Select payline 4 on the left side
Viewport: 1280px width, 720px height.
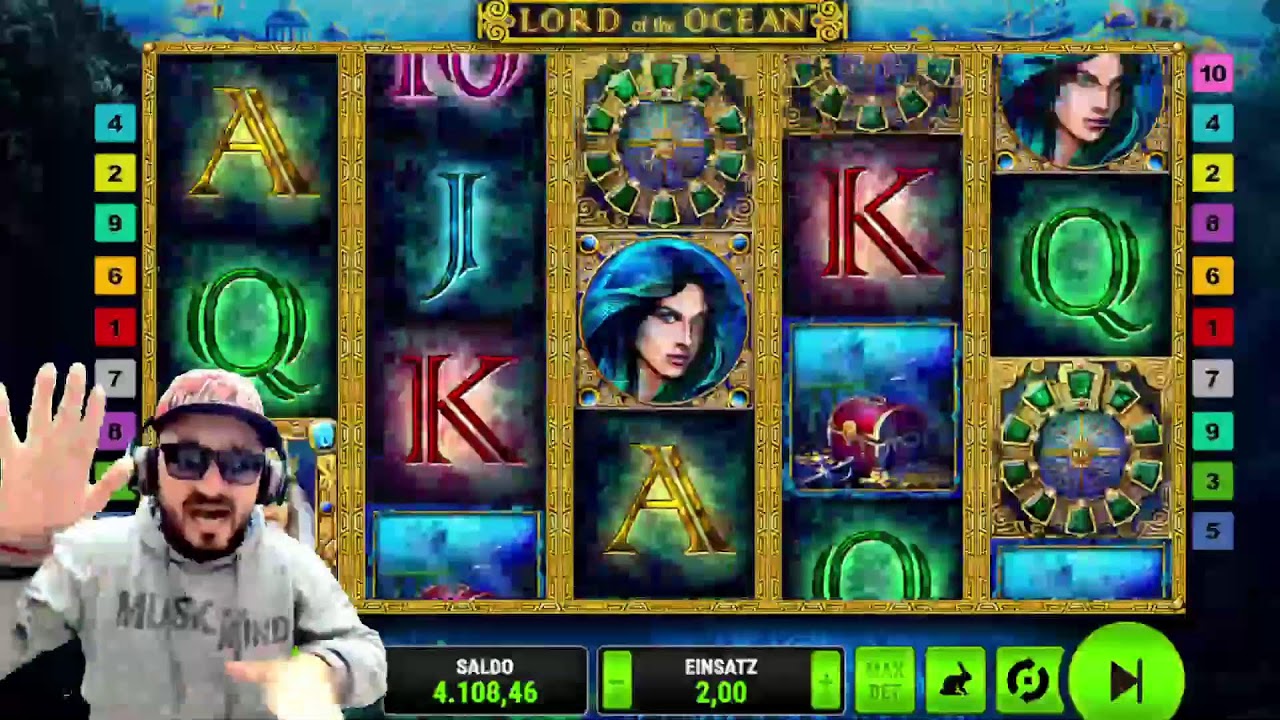tap(116, 124)
